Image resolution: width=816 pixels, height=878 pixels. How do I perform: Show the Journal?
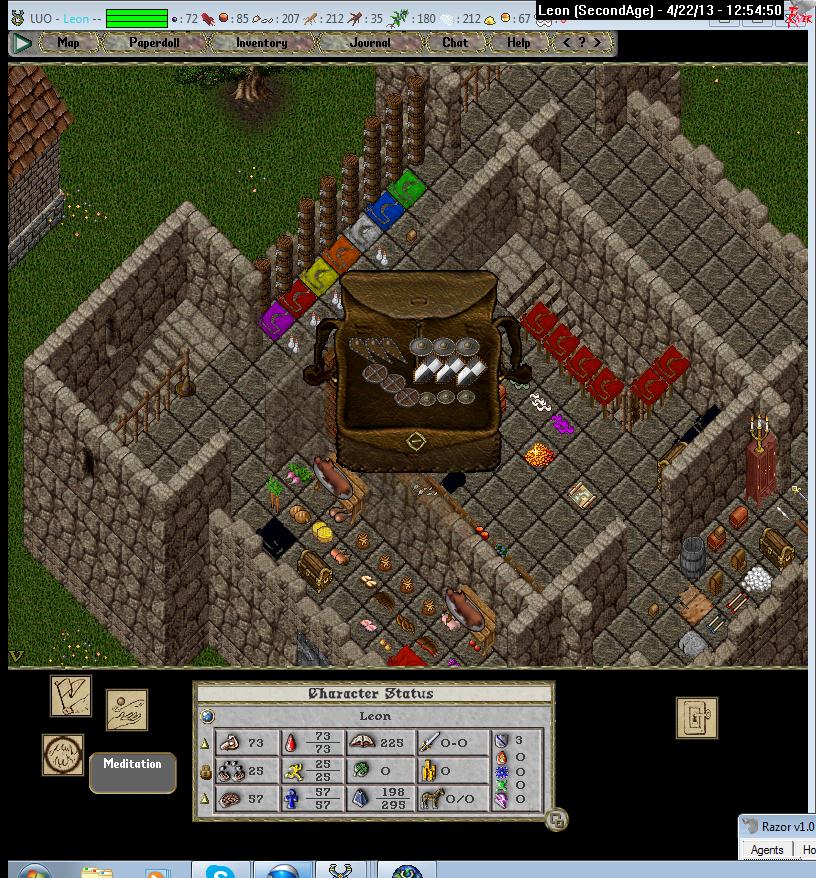pos(370,43)
